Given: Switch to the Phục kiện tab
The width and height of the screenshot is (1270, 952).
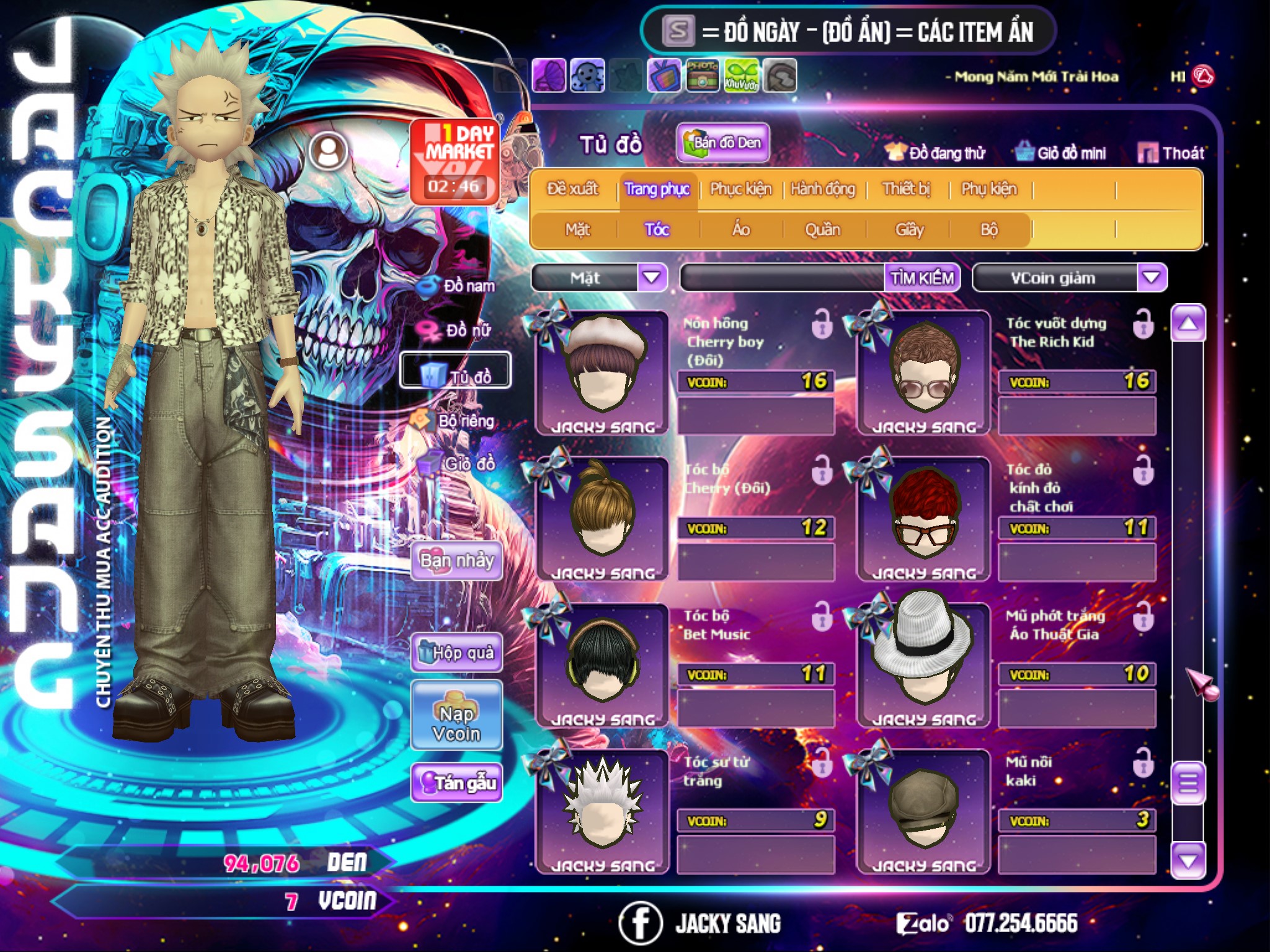Looking at the screenshot, I should [x=740, y=189].
